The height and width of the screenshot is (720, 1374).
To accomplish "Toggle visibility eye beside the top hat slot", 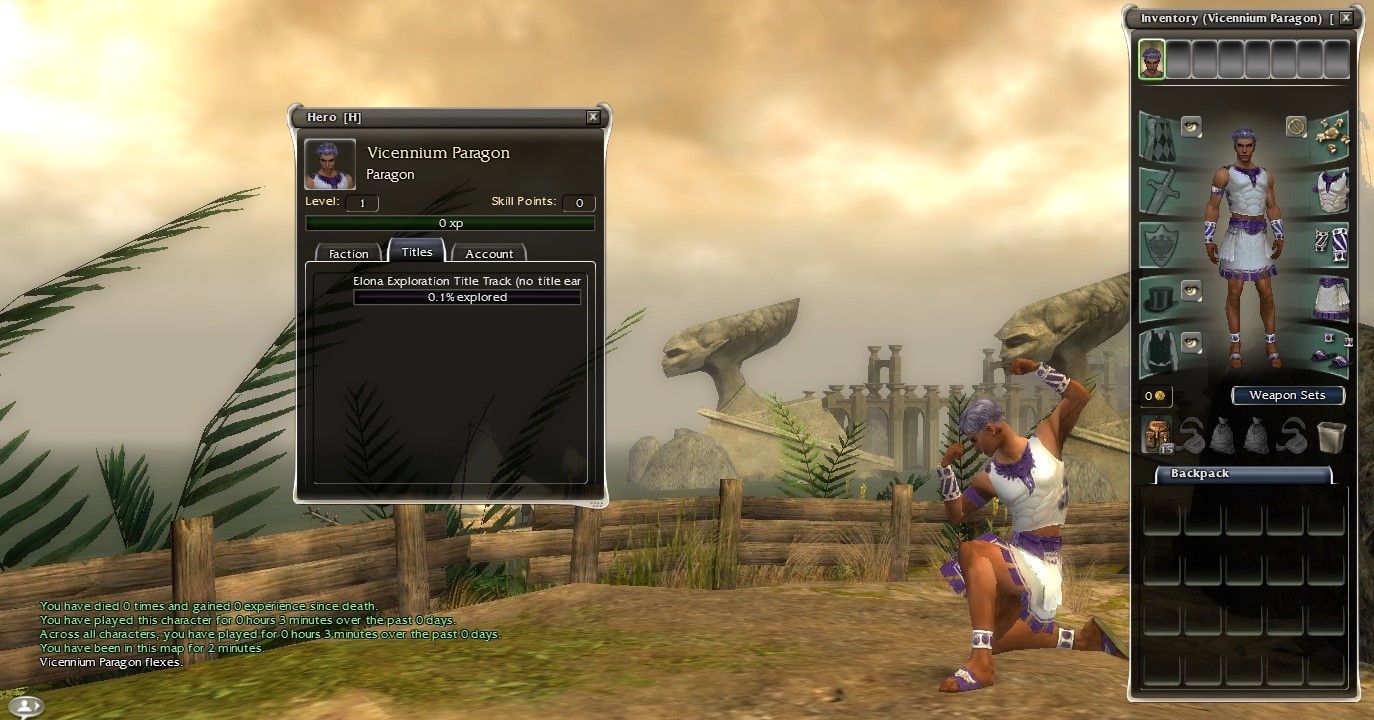I will tap(1191, 290).
